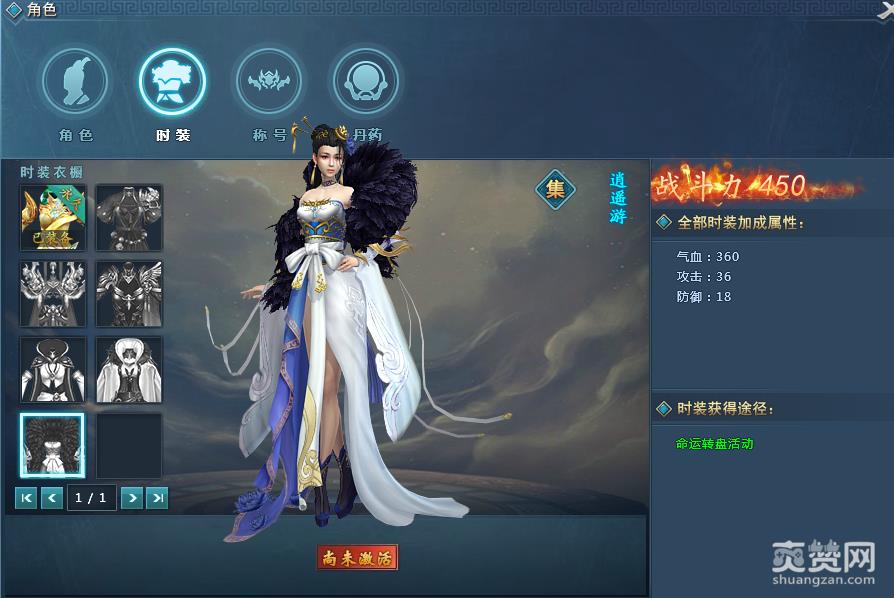Image resolution: width=894 pixels, height=598 pixels.
Task: Activate costume with 尚未激活 button
Action: [x=357, y=557]
